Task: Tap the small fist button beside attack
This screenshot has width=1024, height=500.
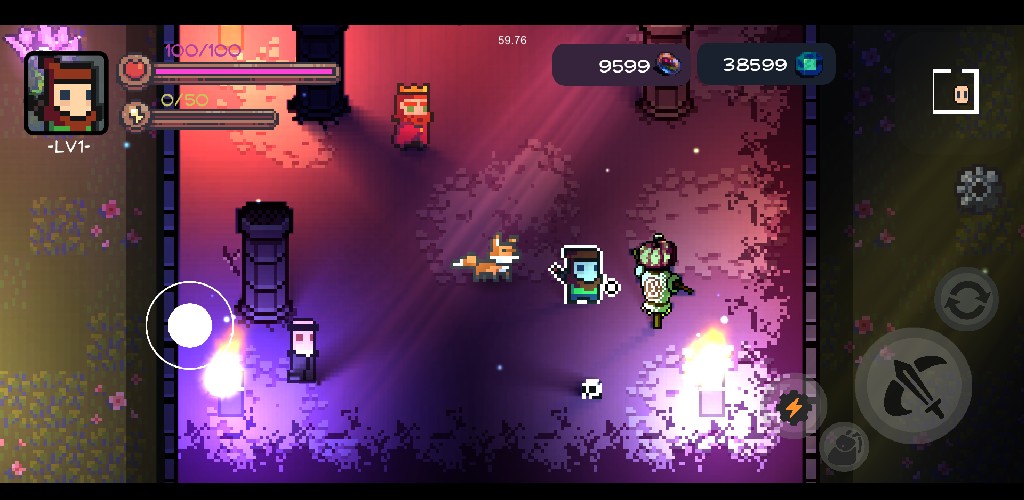Action: (844, 446)
